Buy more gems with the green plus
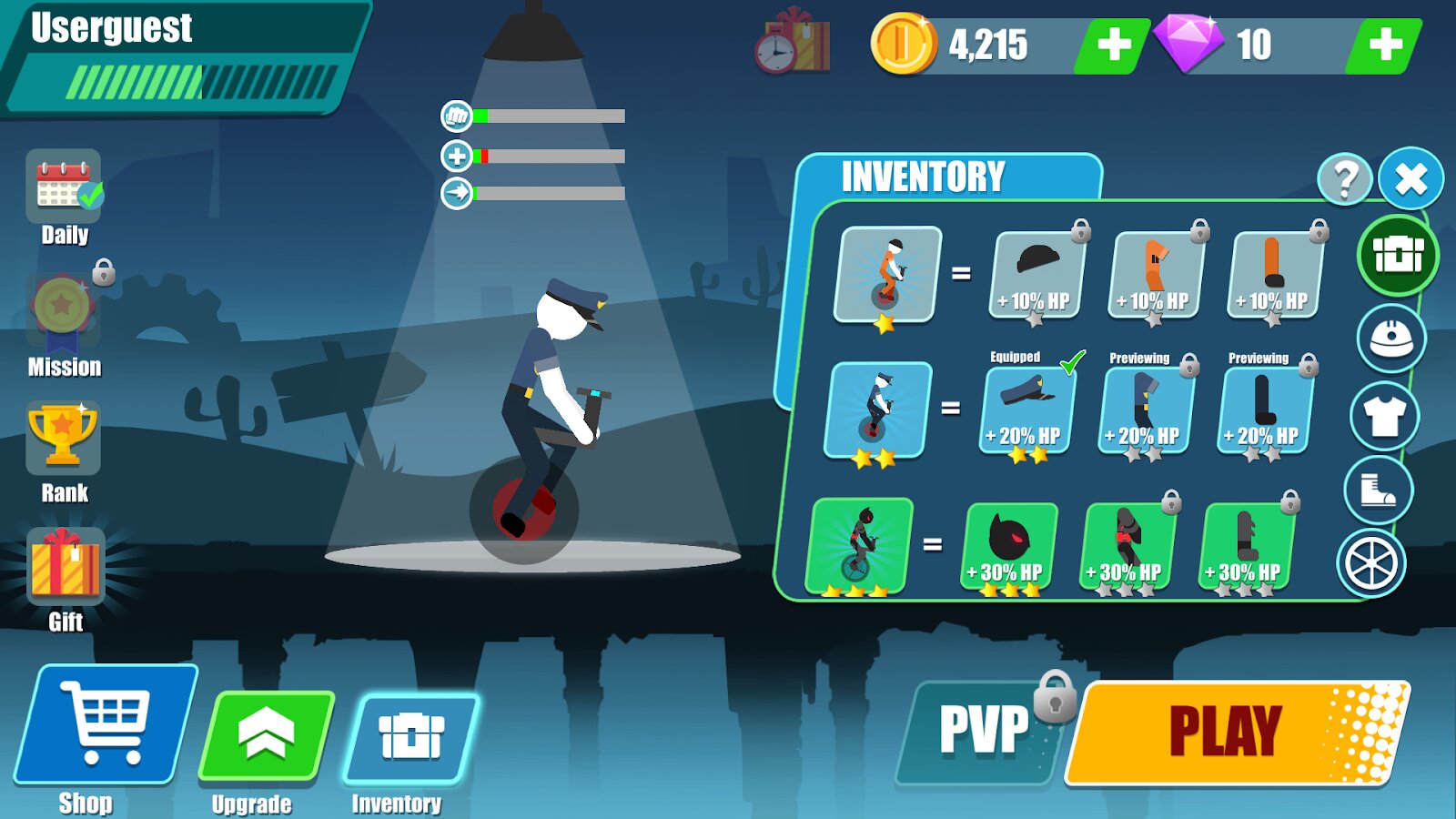This screenshot has width=1456, height=819. [1384, 45]
